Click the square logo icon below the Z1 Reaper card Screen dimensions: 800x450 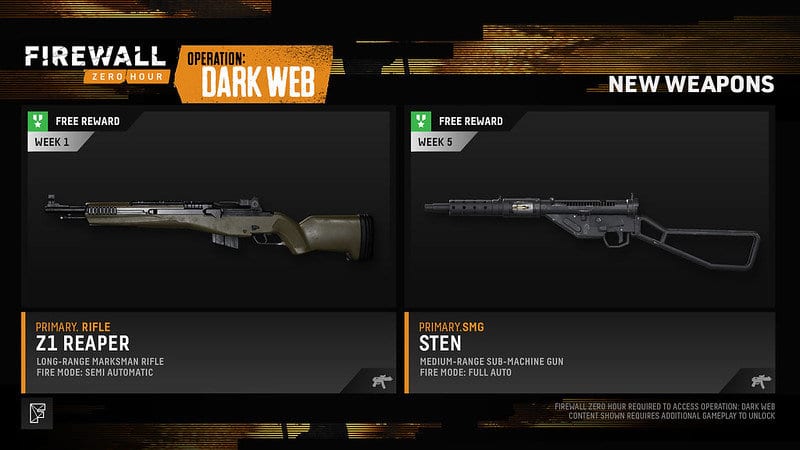pyautogui.click(x=33, y=411)
